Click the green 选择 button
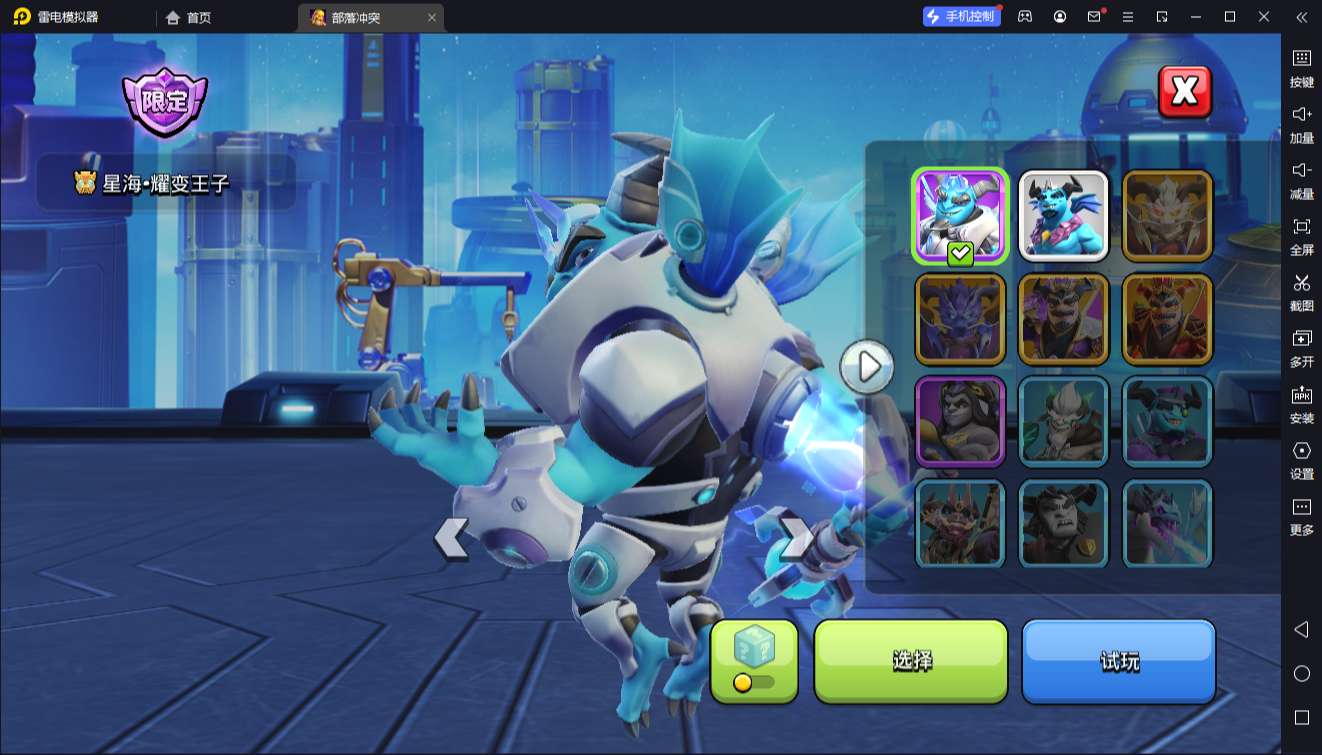The height and width of the screenshot is (755, 1322). [911, 661]
